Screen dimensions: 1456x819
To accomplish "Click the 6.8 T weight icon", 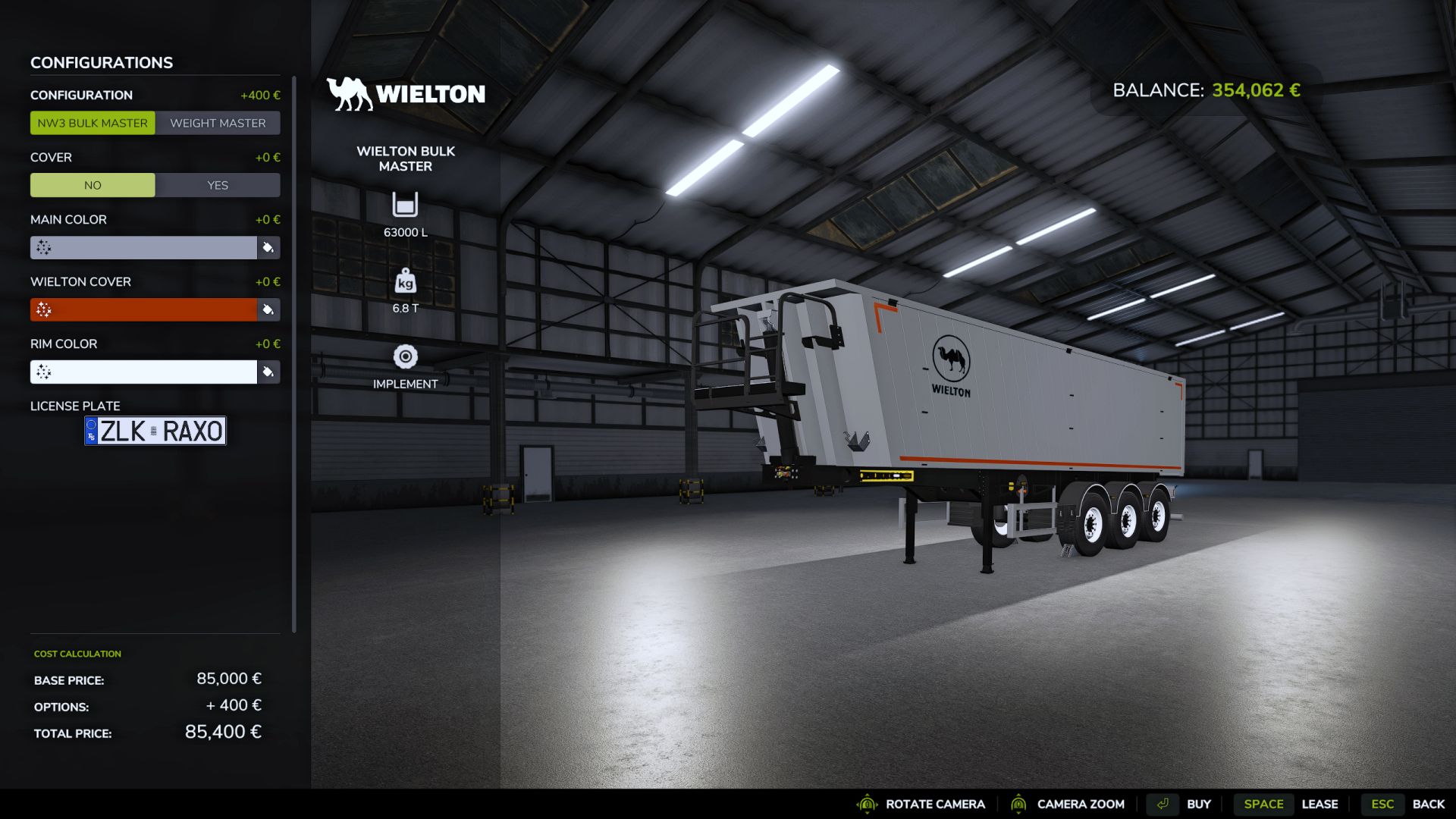I will pyautogui.click(x=406, y=282).
